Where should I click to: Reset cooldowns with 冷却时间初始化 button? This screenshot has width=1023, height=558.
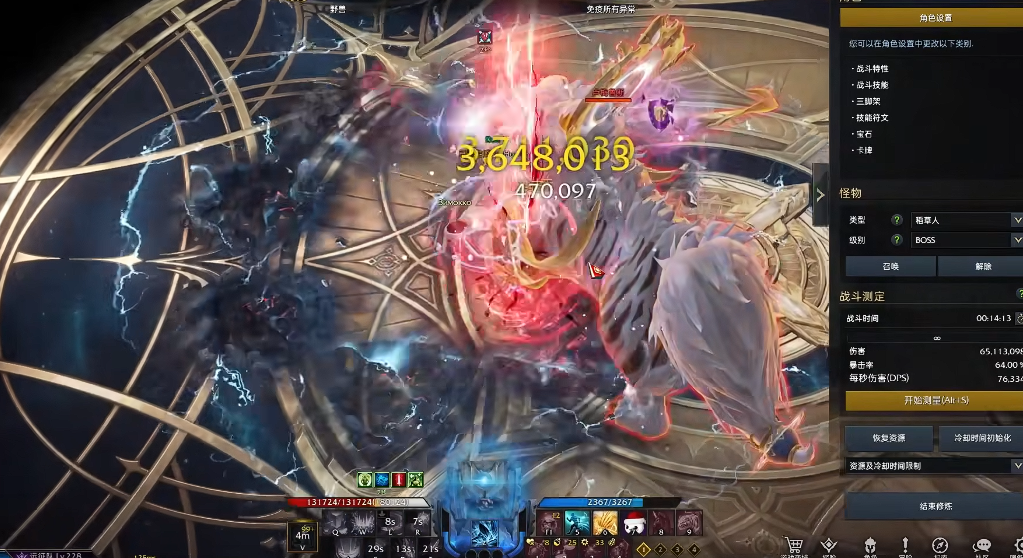click(980, 438)
